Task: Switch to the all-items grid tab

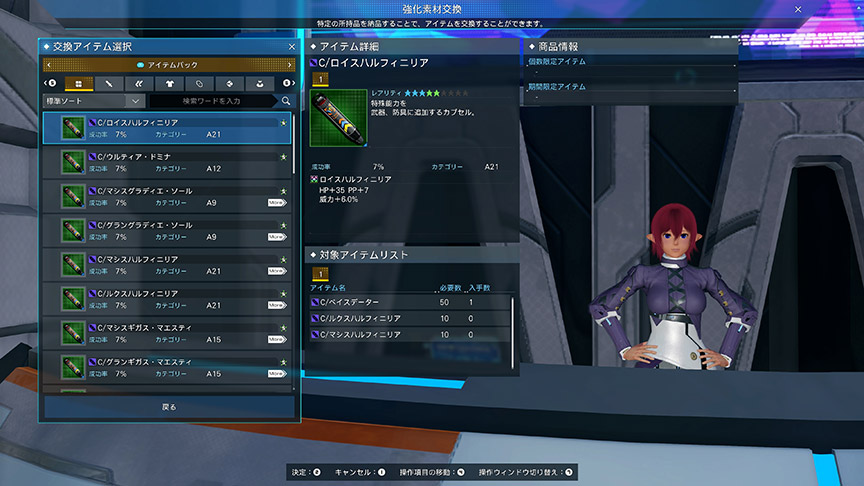Action: (76, 83)
